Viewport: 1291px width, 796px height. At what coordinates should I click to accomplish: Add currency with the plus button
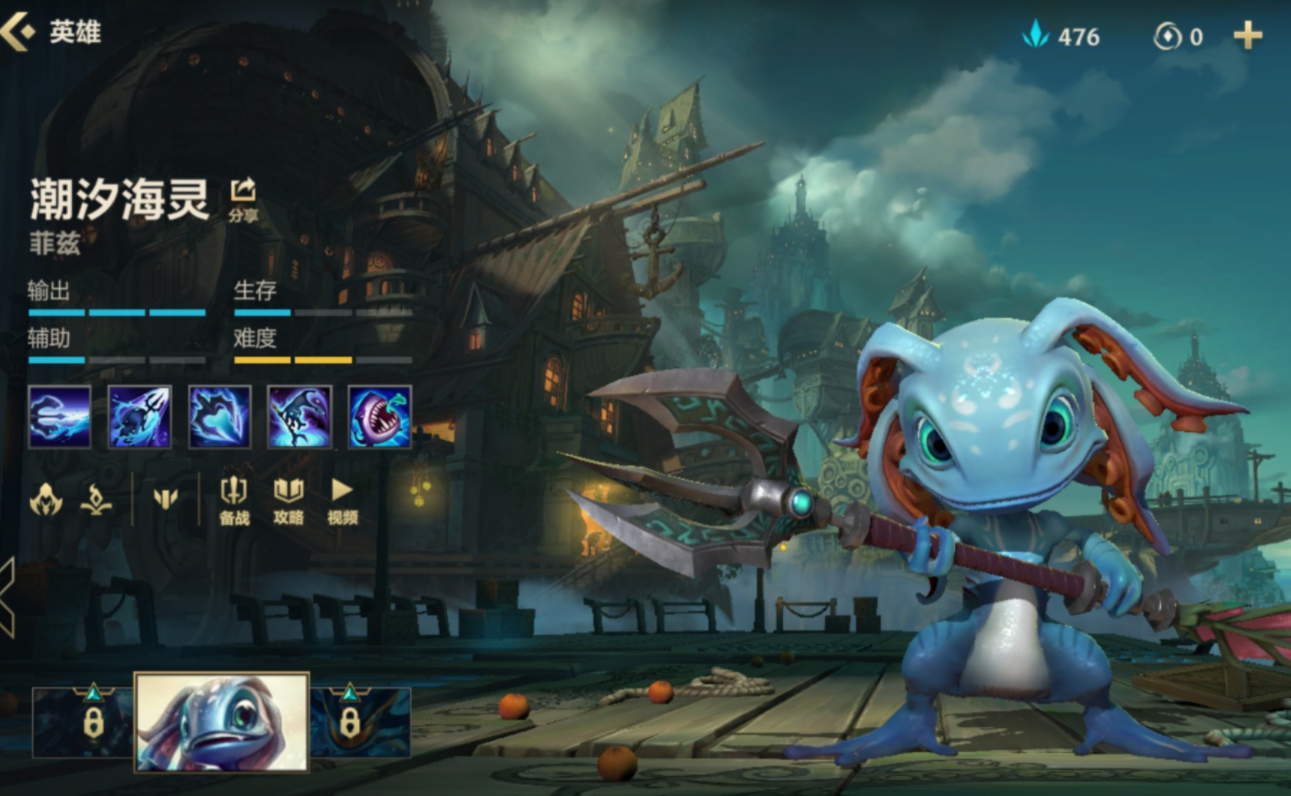click(x=1247, y=37)
